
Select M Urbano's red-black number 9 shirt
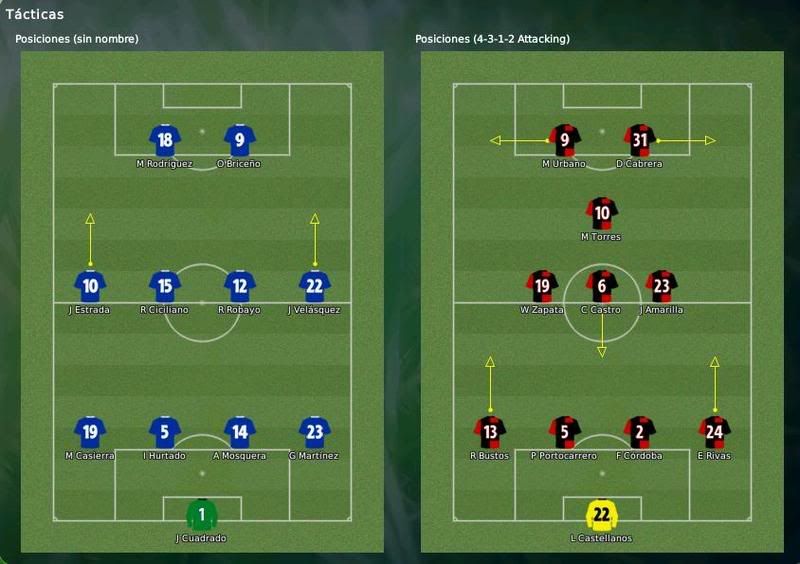[565, 140]
